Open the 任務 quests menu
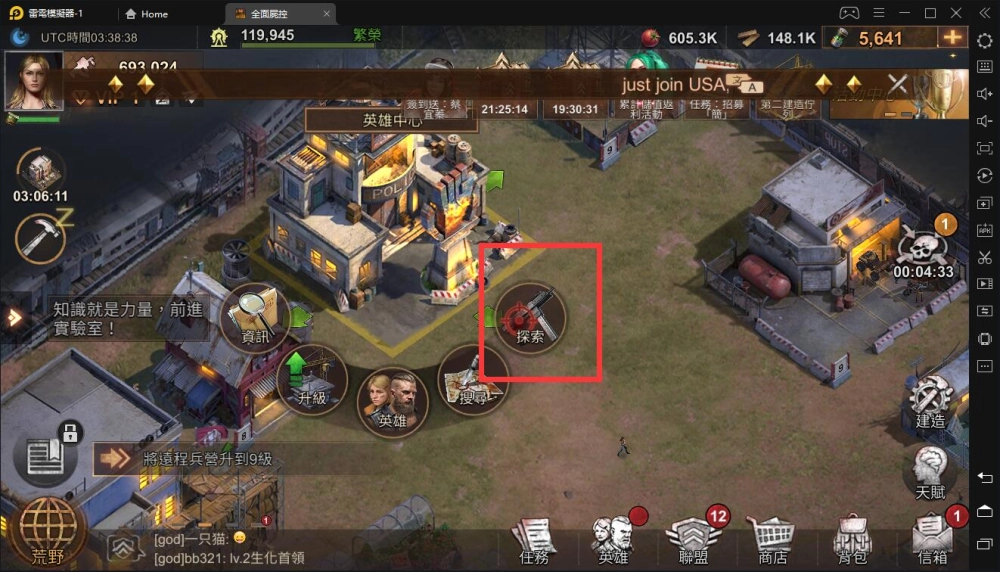1000x572 pixels. click(x=534, y=541)
